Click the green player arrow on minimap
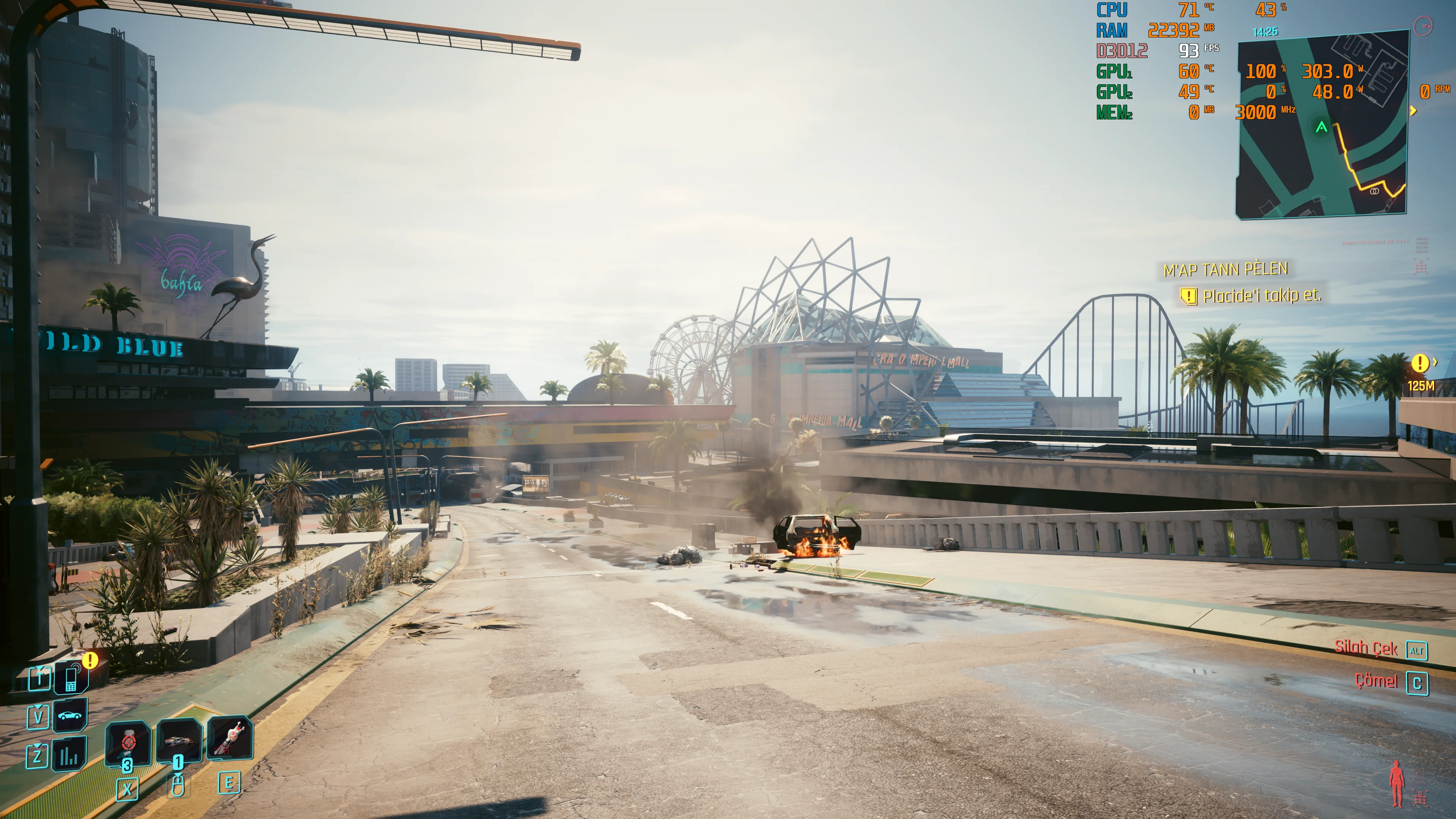 pos(1321,127)
